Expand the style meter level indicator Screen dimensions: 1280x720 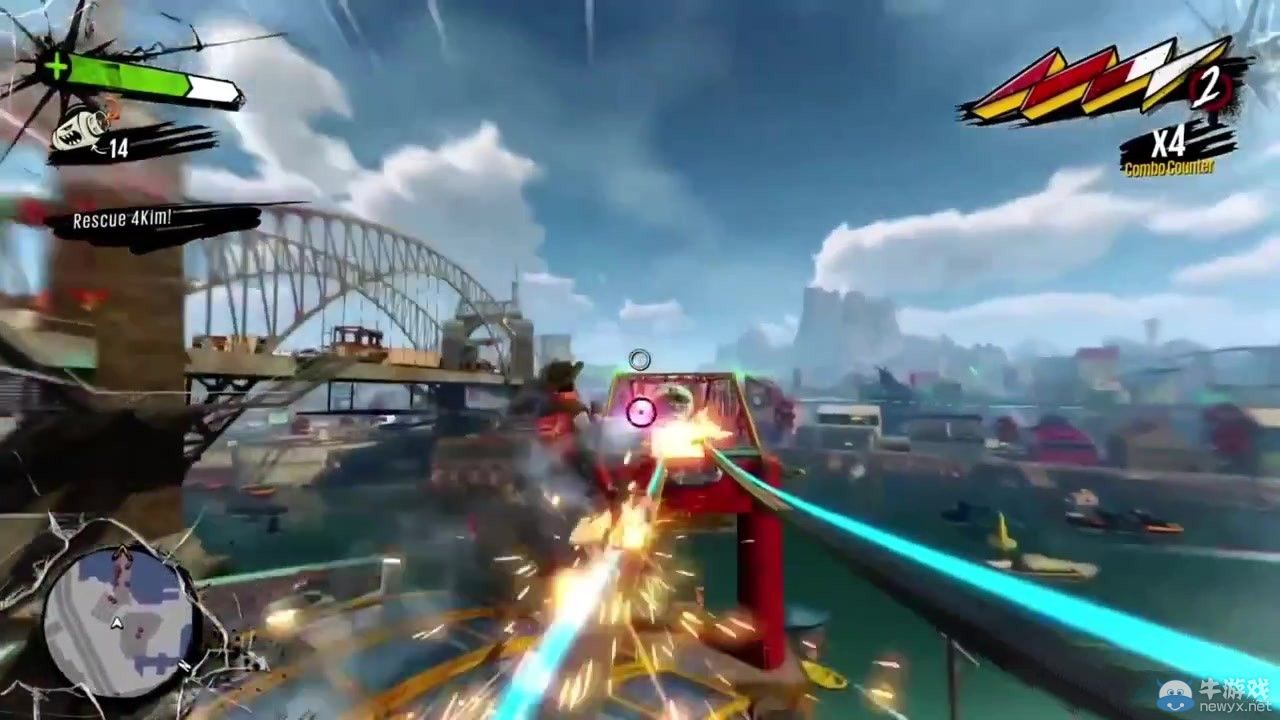[1210, 87]
